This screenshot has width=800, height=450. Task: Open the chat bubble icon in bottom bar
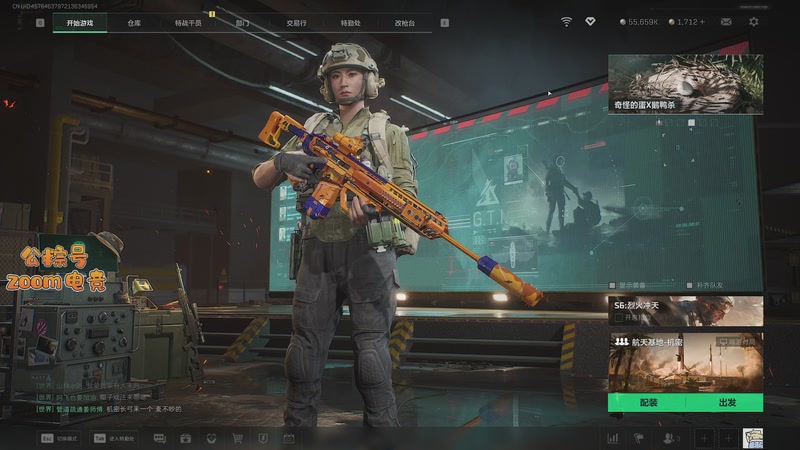click(160, 438)
